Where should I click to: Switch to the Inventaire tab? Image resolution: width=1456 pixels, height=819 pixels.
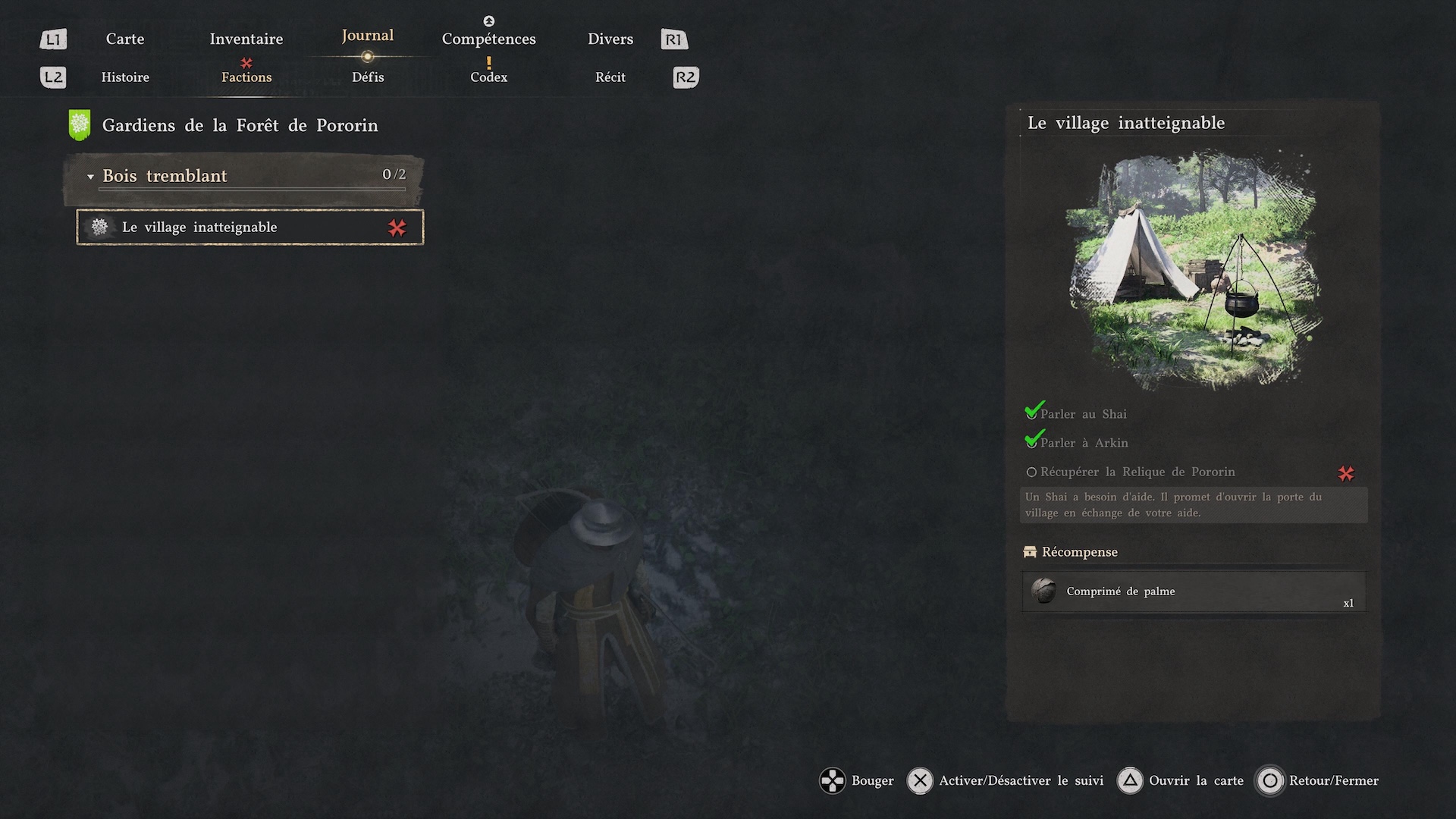246,39
